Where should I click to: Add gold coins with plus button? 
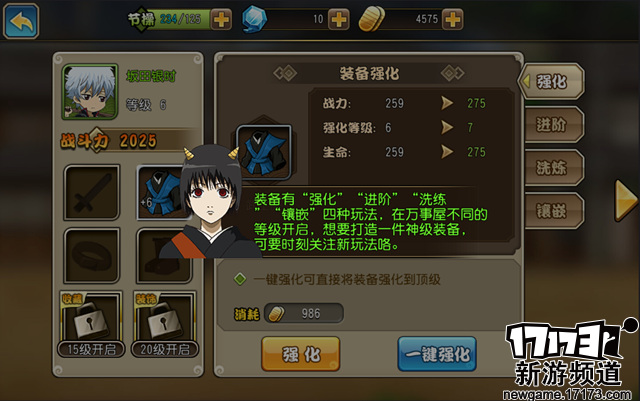click(453, 19)
